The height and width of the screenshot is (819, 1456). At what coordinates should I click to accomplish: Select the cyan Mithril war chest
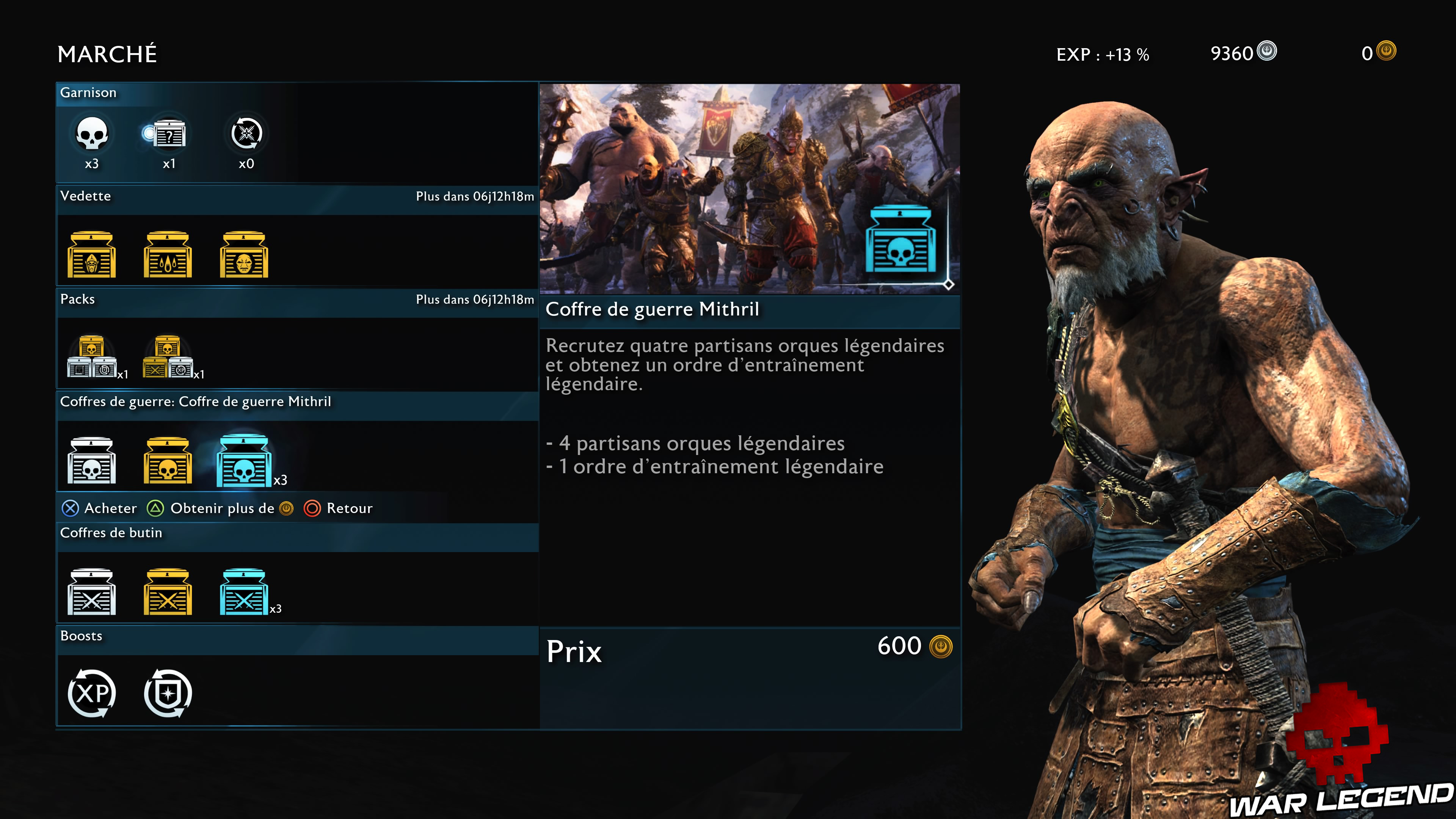point(244,461)
